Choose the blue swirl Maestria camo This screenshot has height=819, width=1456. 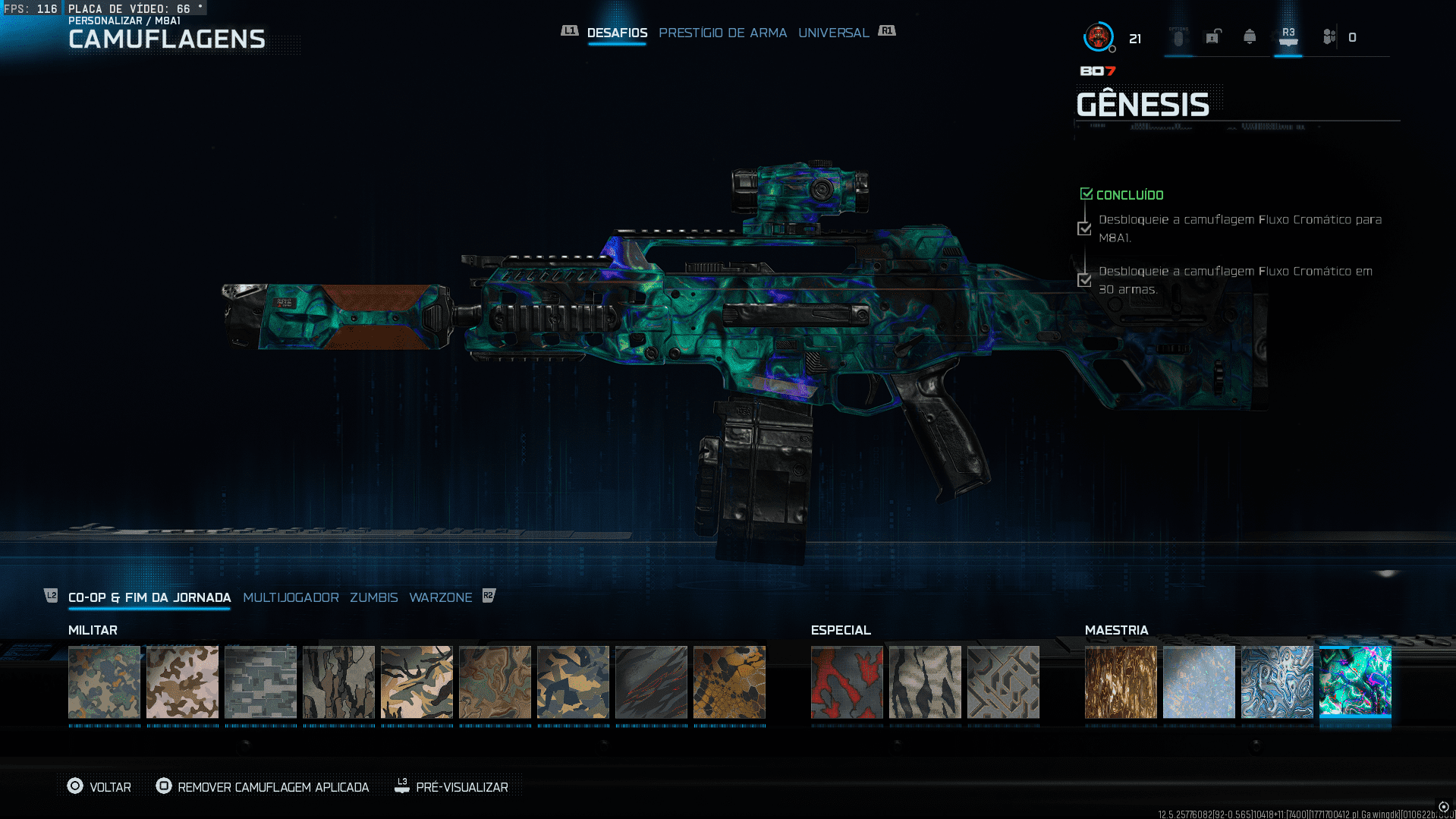(1277, 682)
